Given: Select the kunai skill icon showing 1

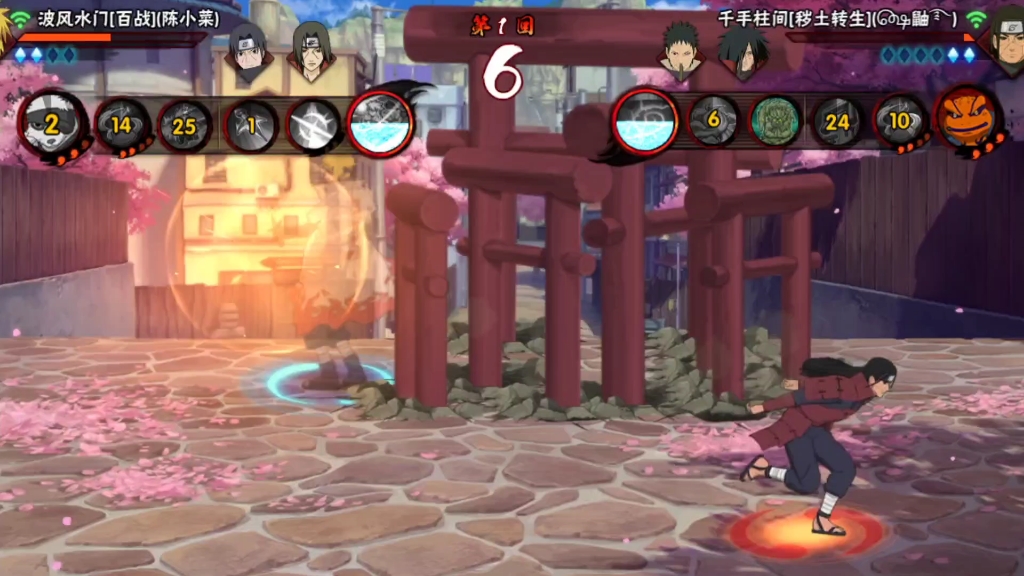Looking at the screenshot, I should click(x=250, y=125).
